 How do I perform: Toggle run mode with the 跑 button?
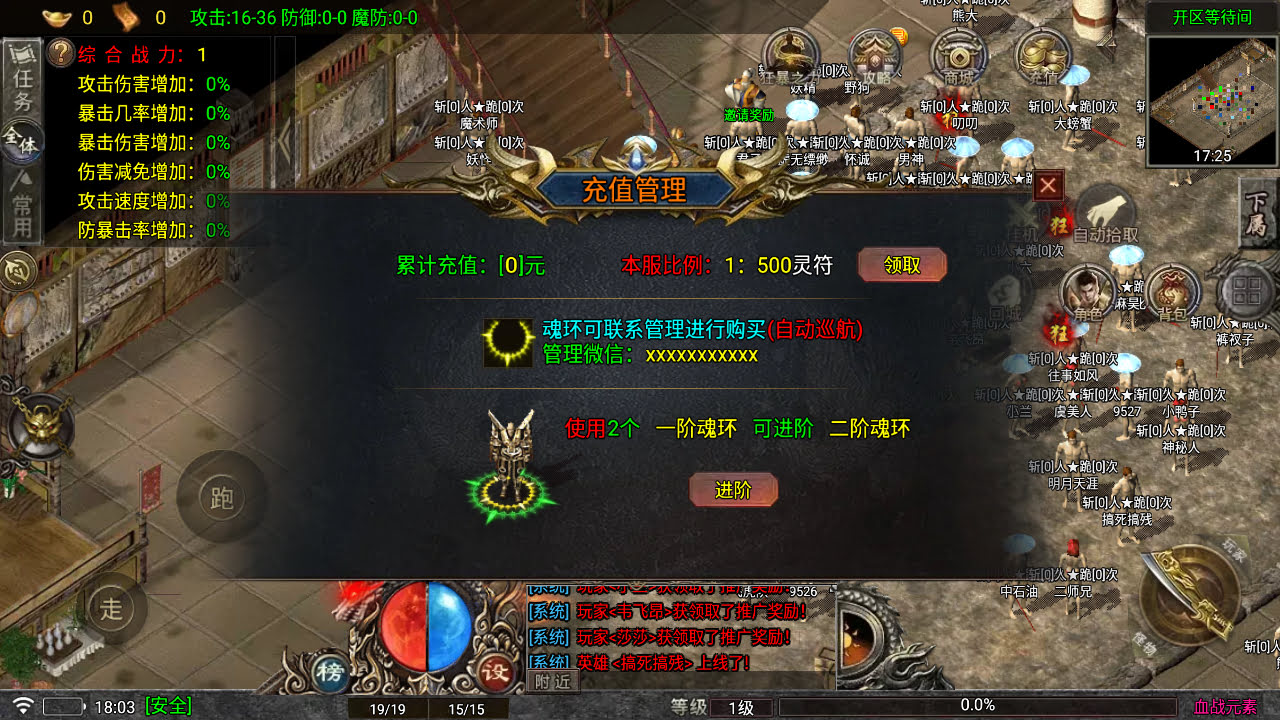(220, 496)
